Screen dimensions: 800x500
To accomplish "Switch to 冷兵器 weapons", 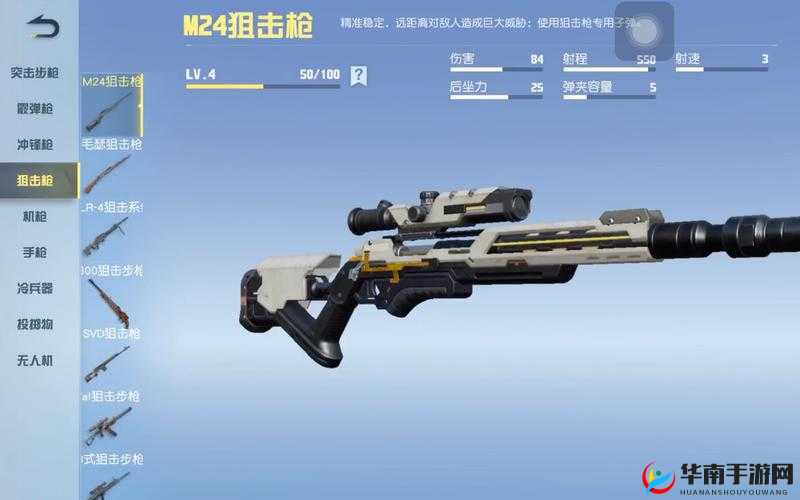I will coord(36,288).
